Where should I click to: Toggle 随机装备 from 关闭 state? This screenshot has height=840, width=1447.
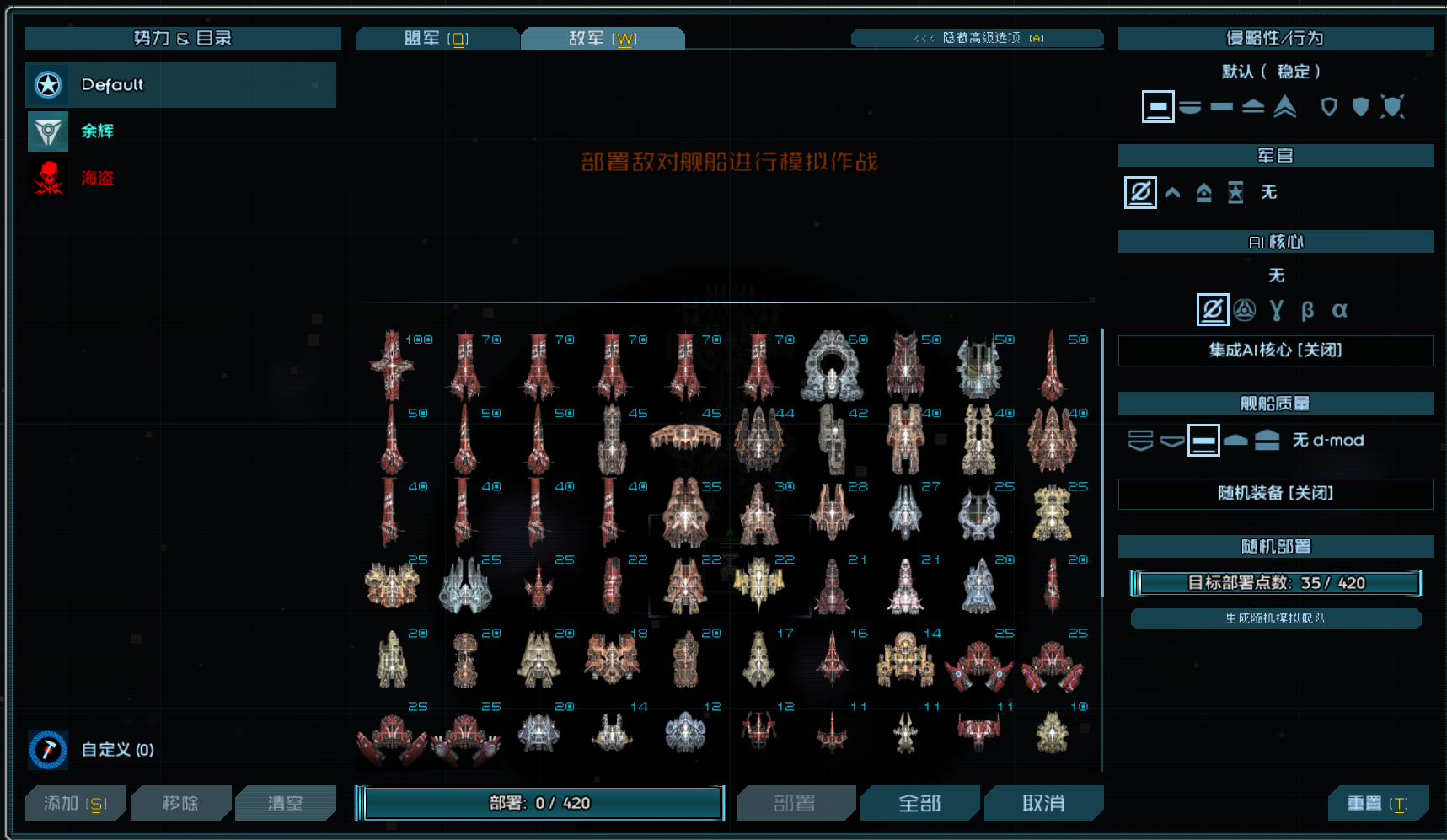1275,494
